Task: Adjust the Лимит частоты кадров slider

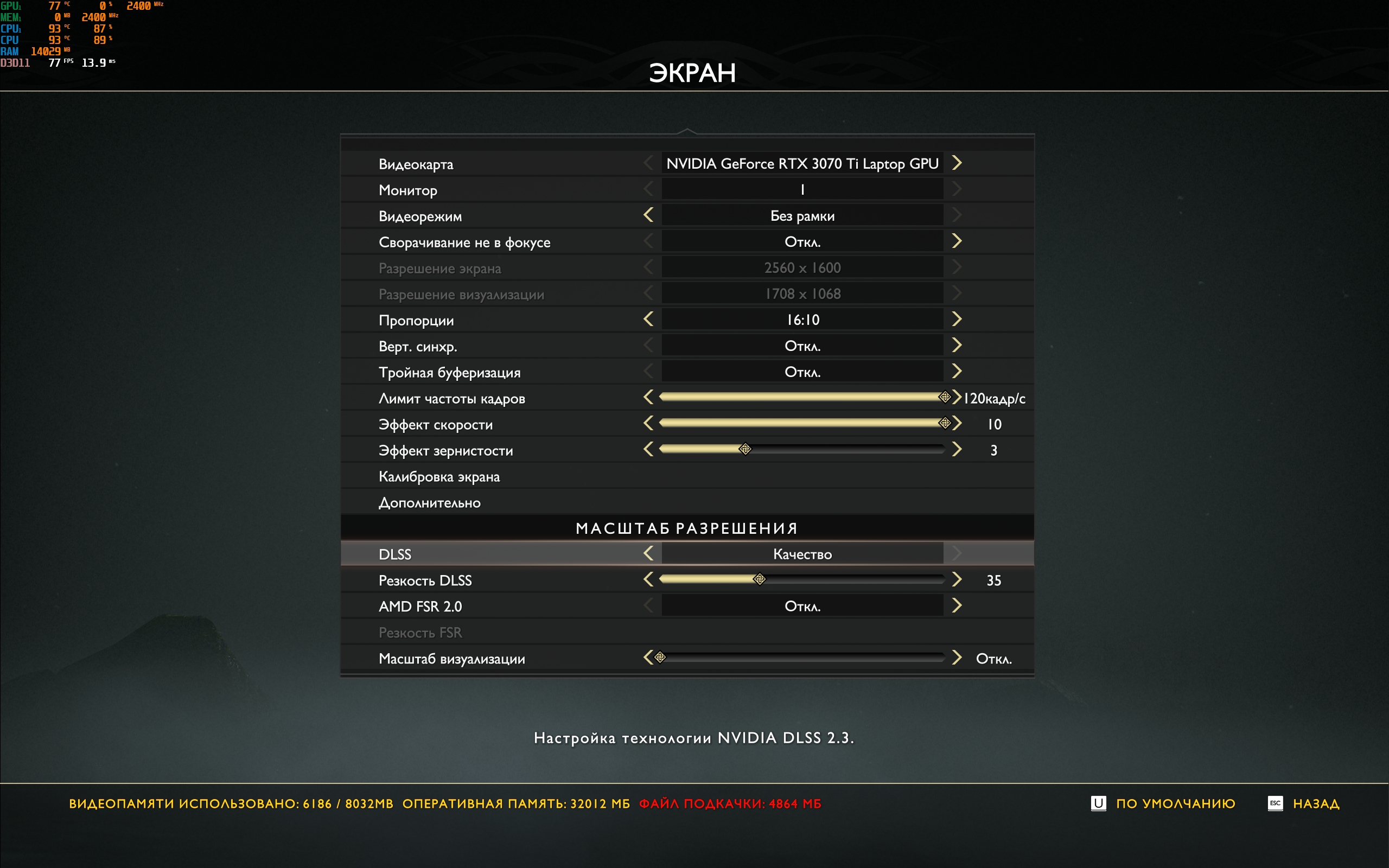Action: coord(944,397)
